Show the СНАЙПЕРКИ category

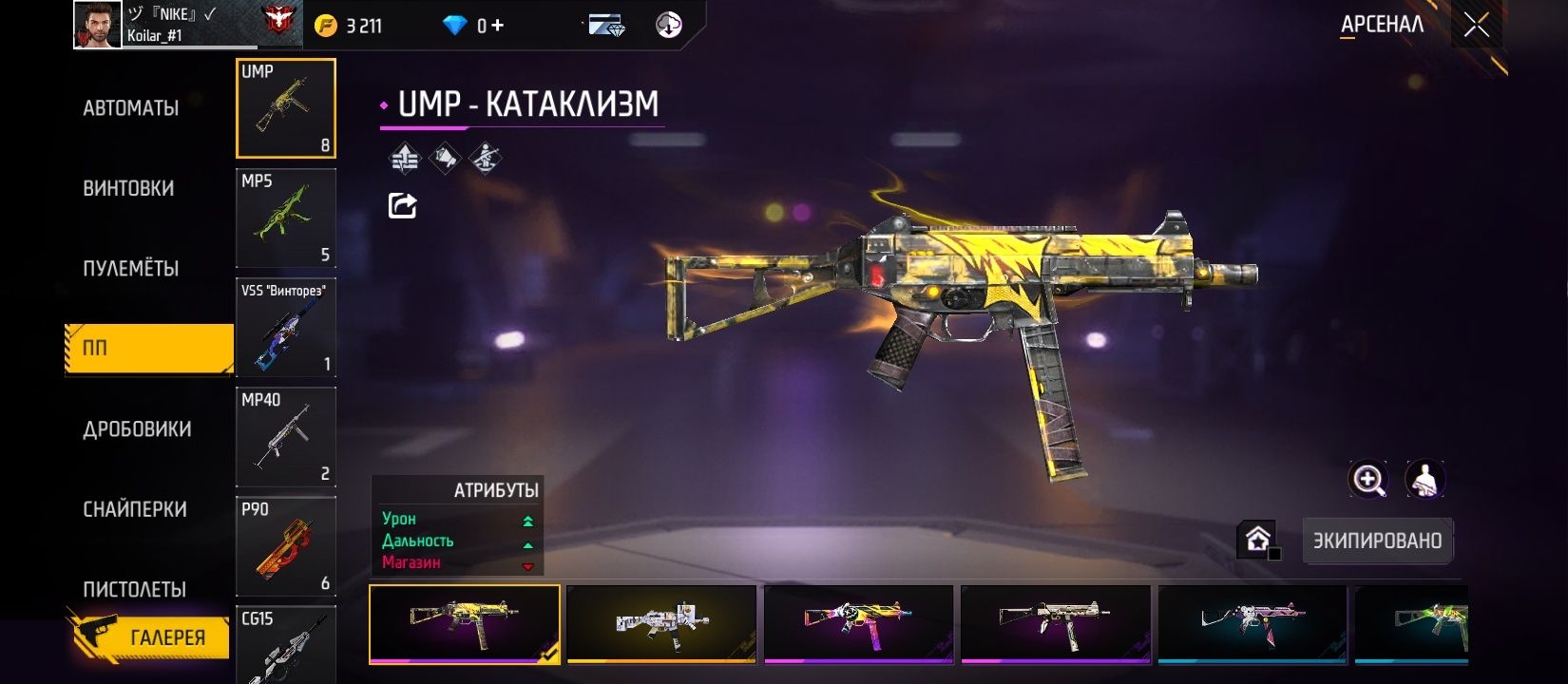(x=135, y=509)
